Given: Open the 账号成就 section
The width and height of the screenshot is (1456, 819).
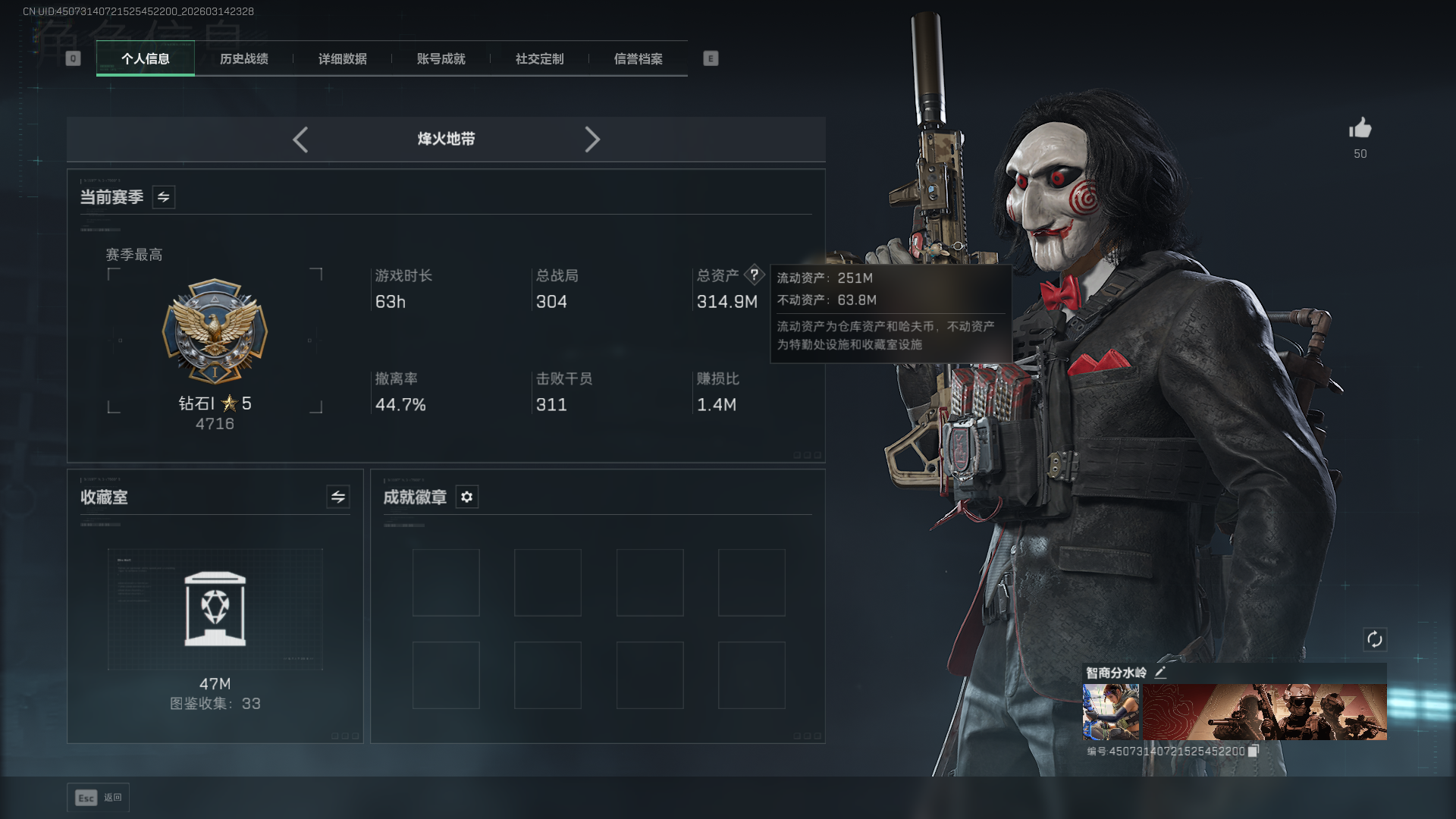Looking at the screenshot, I should pos(440,59).
